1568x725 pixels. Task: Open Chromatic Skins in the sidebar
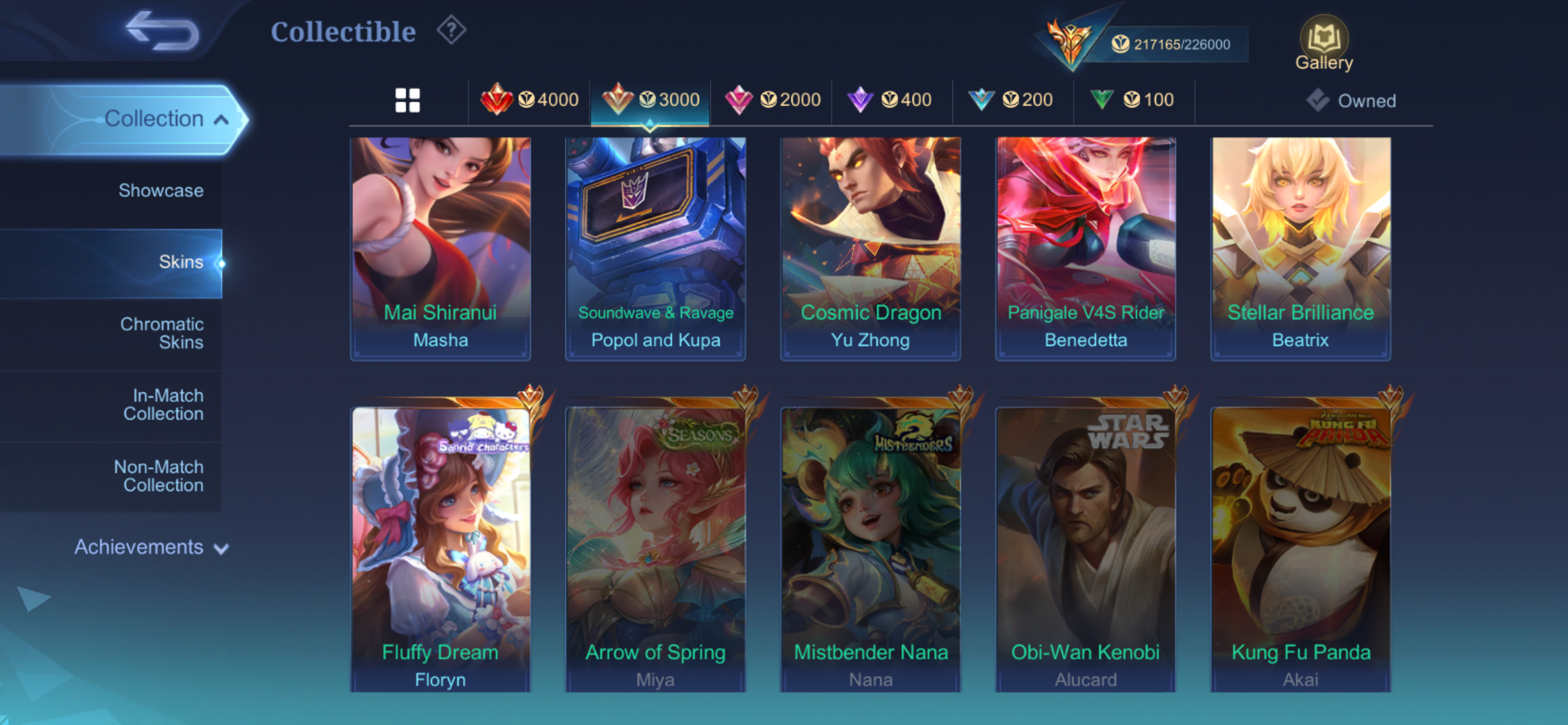(162, 333)
